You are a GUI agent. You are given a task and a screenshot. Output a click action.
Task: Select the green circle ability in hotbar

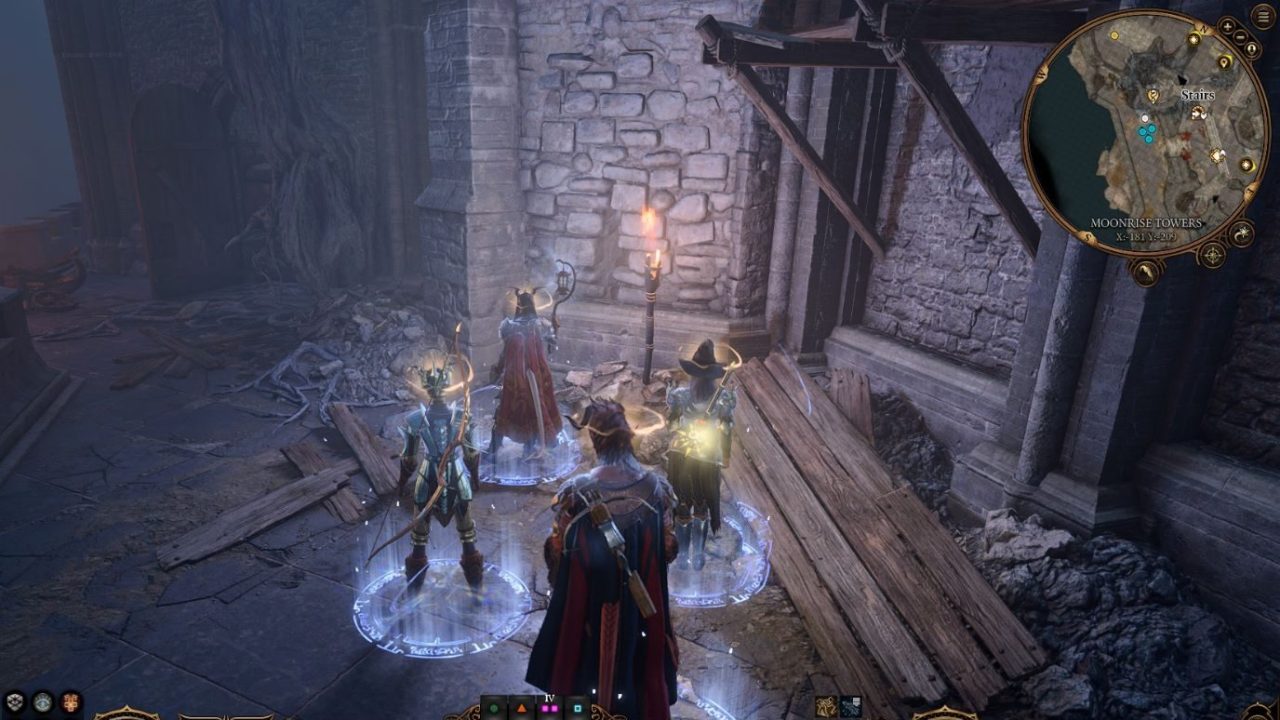click(493, 708)
